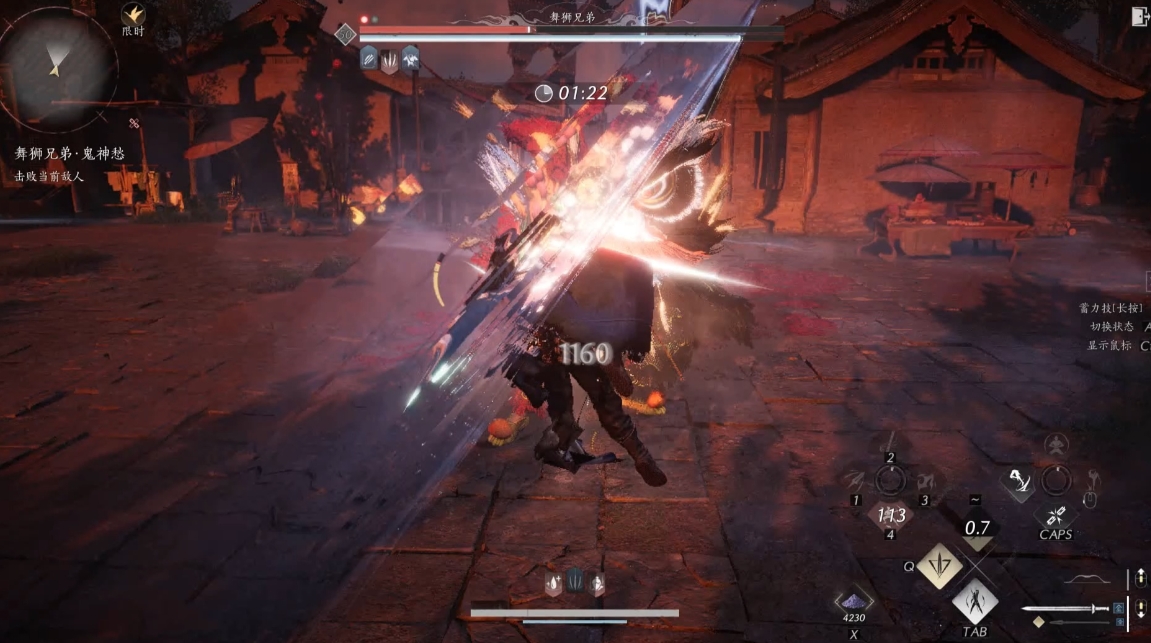Screen dimensions: 1151x643
Task: Select the skill on cooldown showing 0.7
Action: click(976, 527)
